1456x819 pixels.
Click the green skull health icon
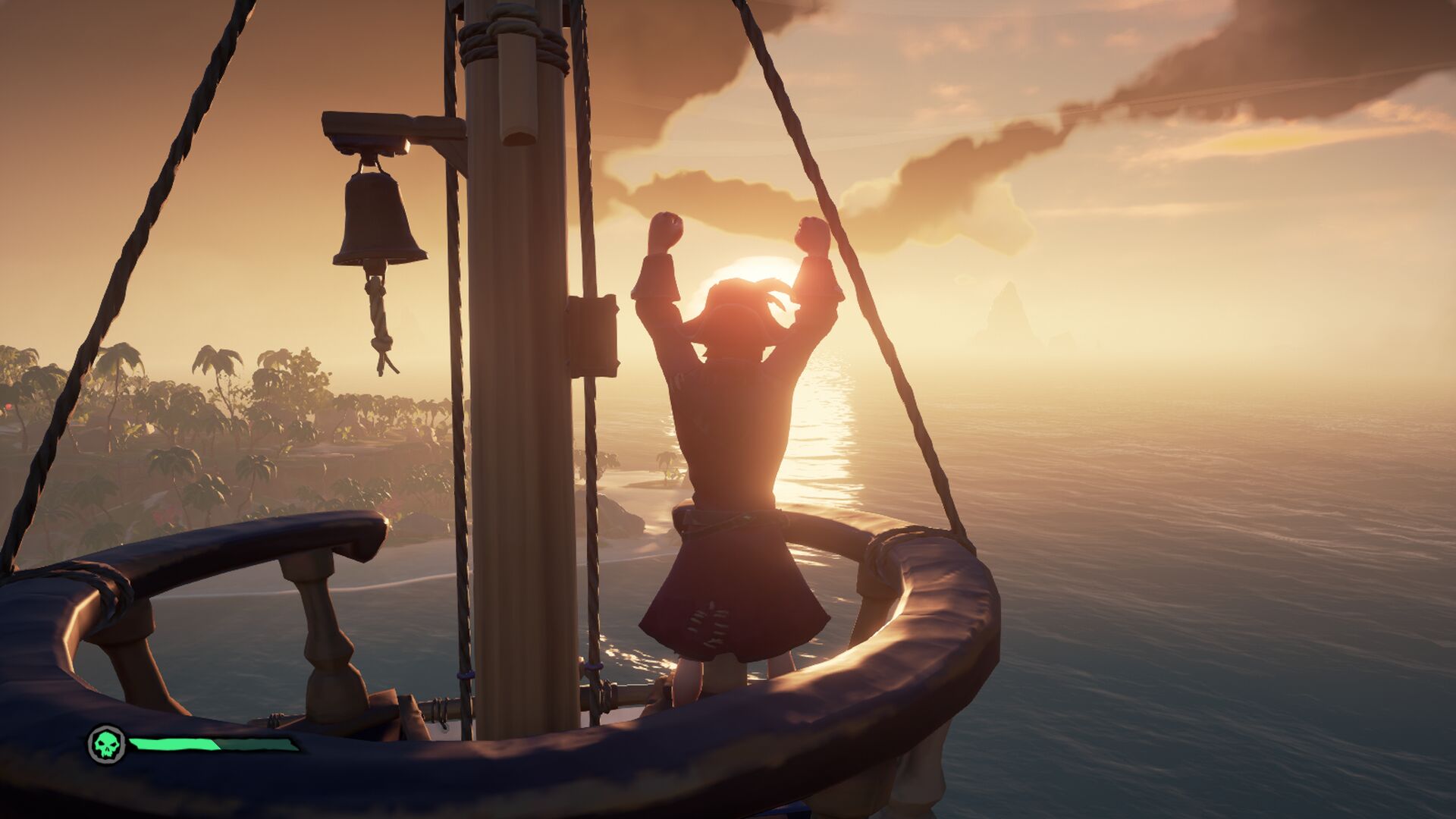107,744
